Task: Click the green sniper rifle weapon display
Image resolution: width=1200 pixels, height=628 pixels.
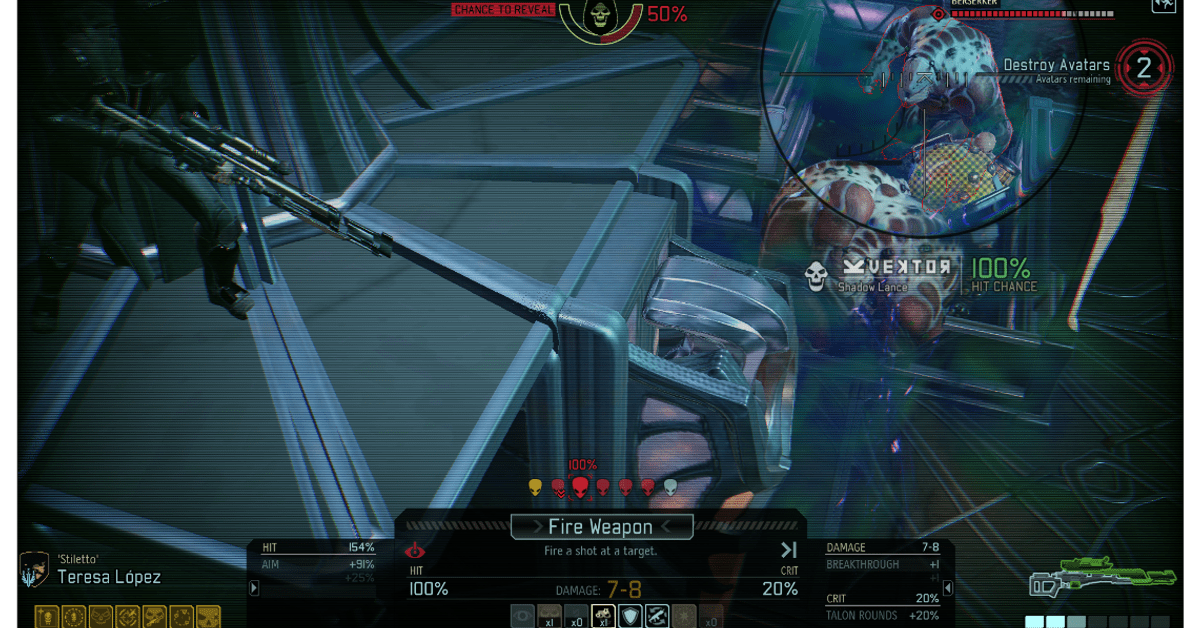Action: [x=1100, y=580]
